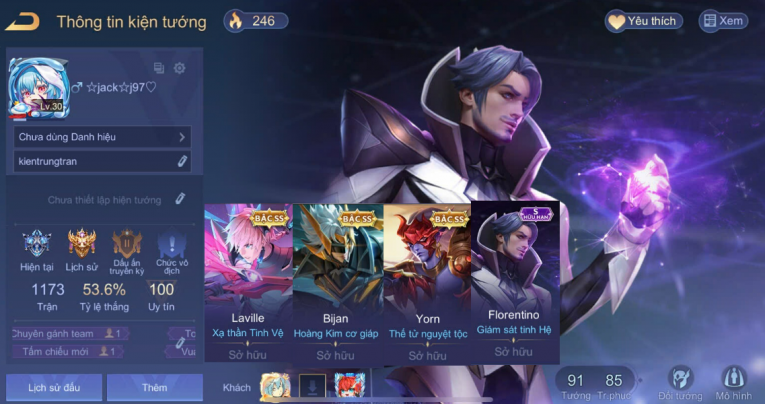Open the Chức vô địch badge
The height and width of the screenshot is (404, 765).
tap(170, 248)
